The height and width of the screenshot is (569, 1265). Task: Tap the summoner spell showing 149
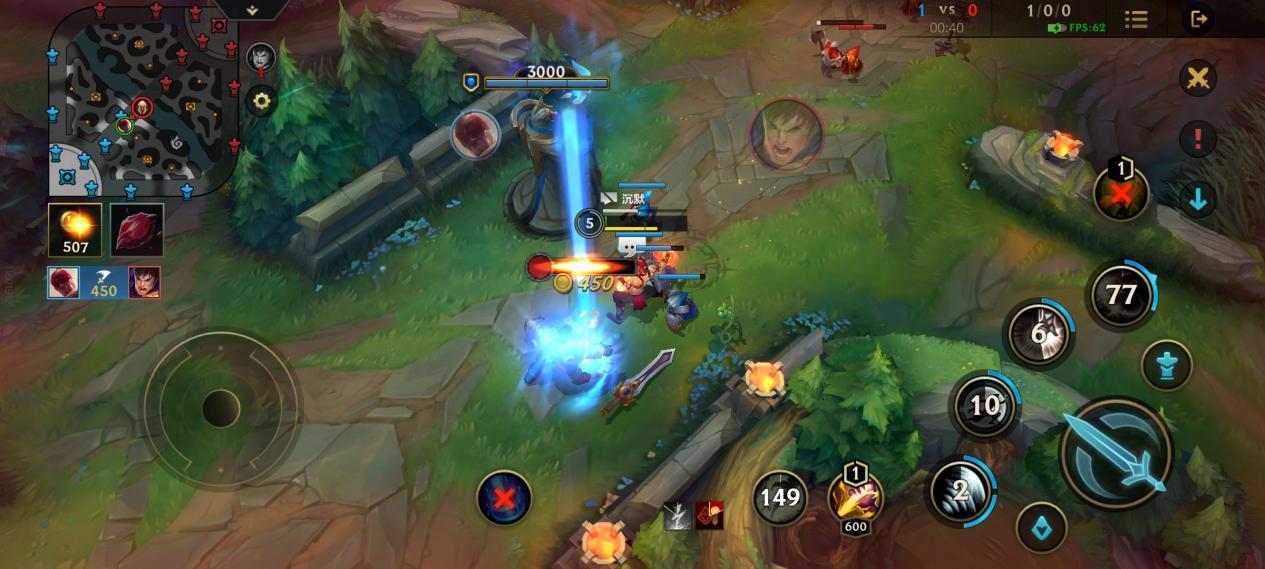pyautogui.click(x=780, y=497)
